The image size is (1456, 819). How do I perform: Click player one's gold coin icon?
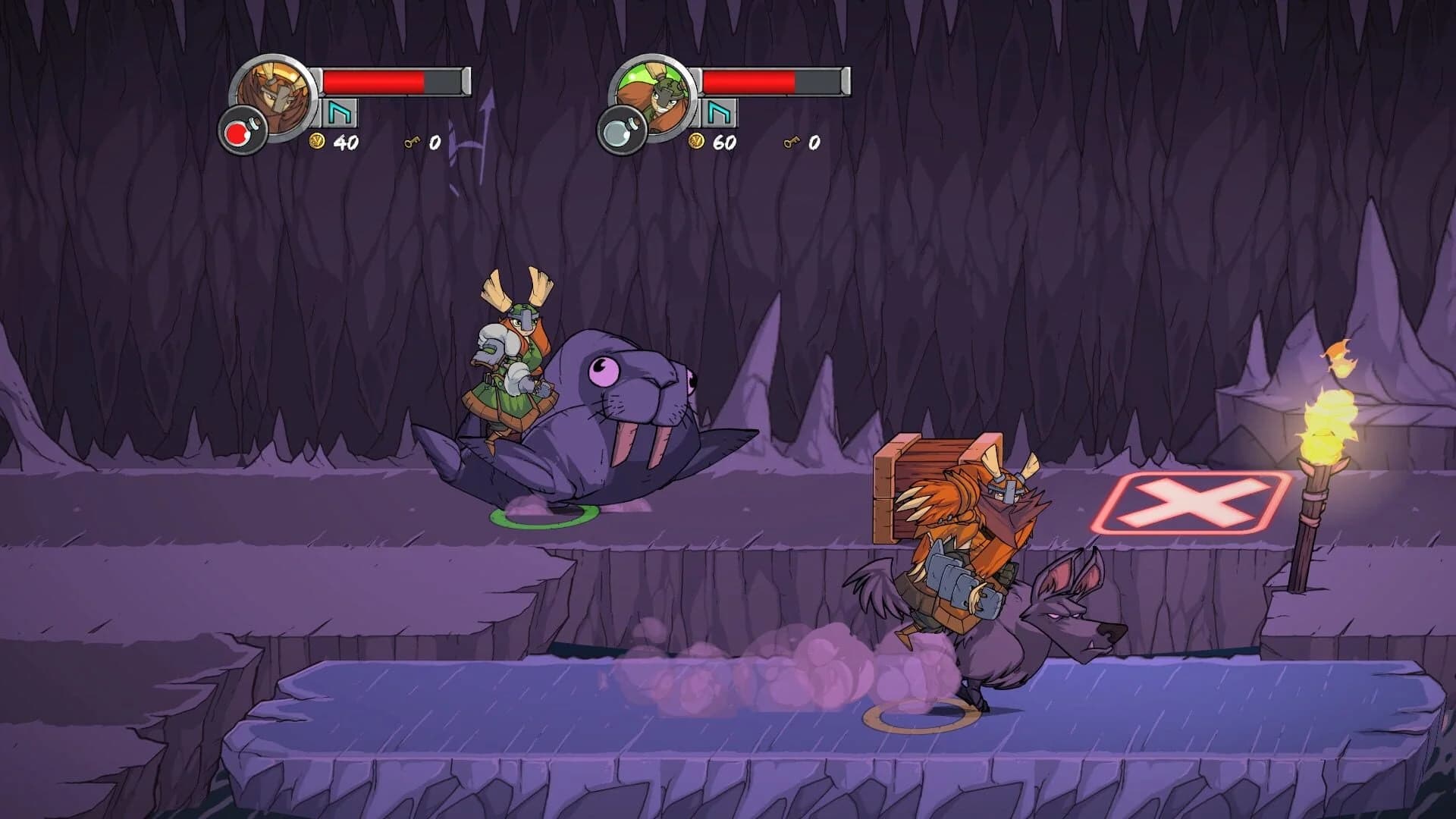coord(318,141)
